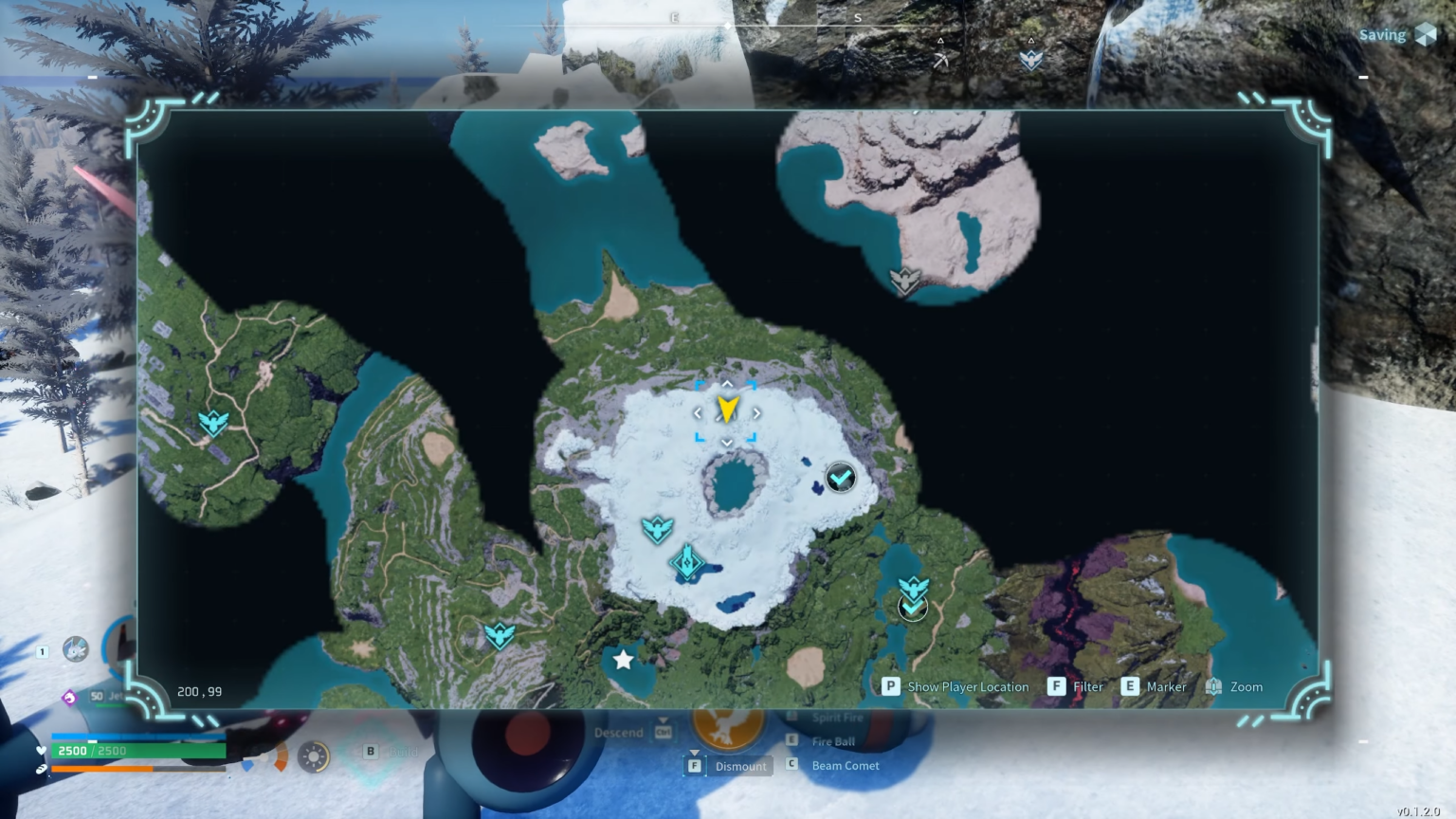The height and width of the screenshot is (819, 1456).
Task: Choose the greyed-out fast travel point on the pale island
Action: [904, 280]
